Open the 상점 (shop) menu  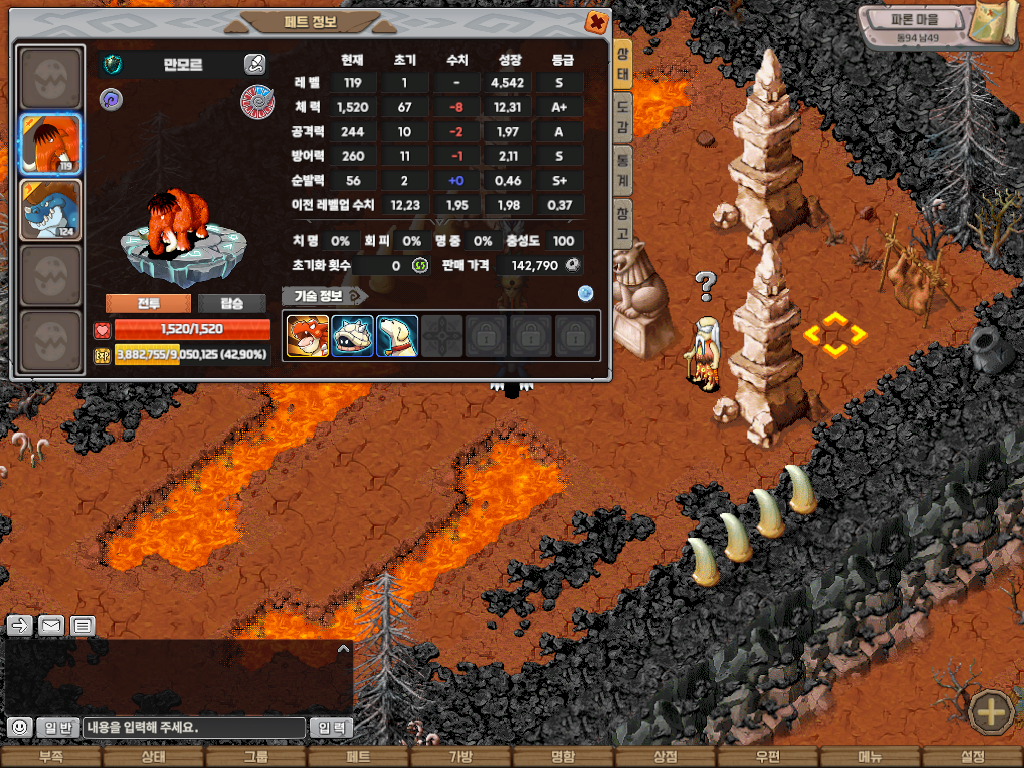pyautogui.click(x=665, y=758)
